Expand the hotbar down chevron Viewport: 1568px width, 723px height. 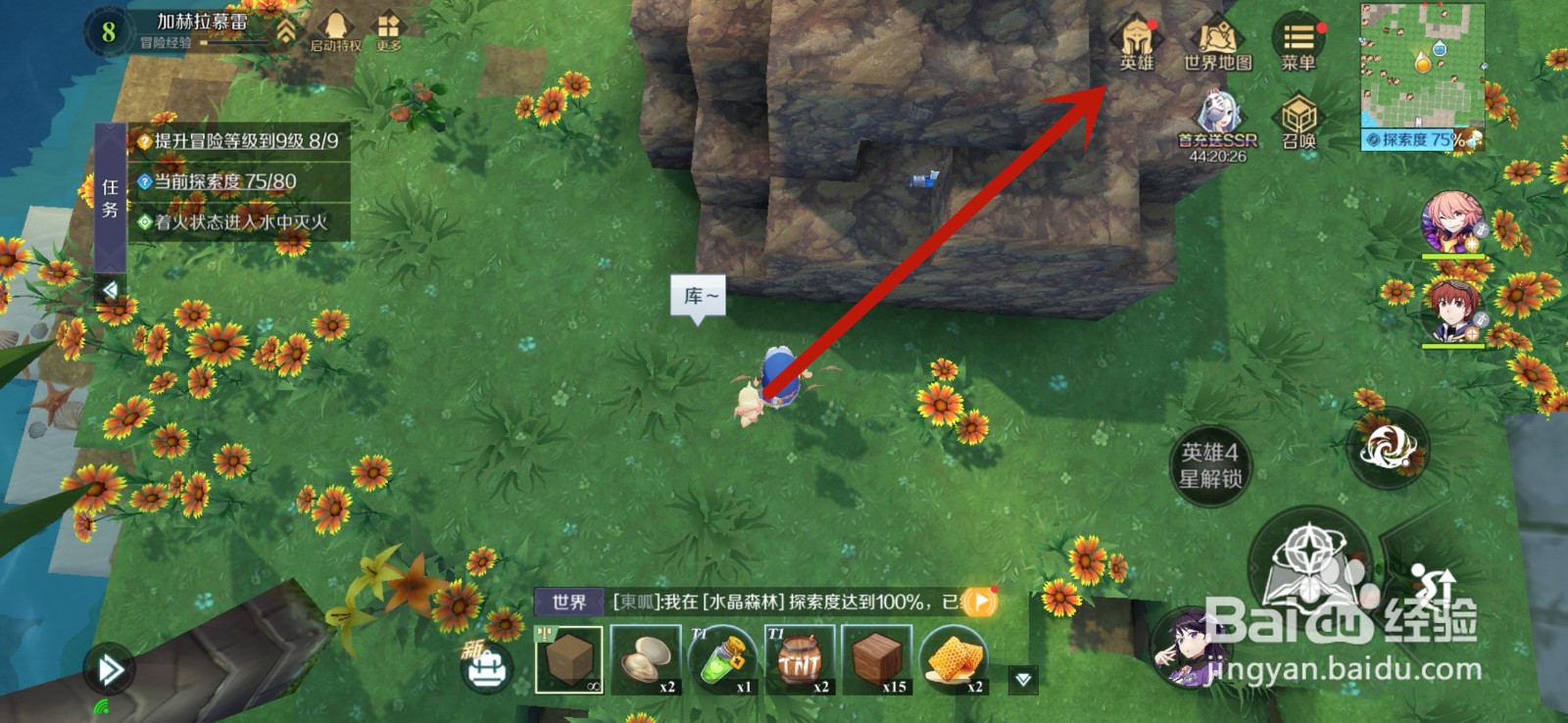pos(1021,676)
